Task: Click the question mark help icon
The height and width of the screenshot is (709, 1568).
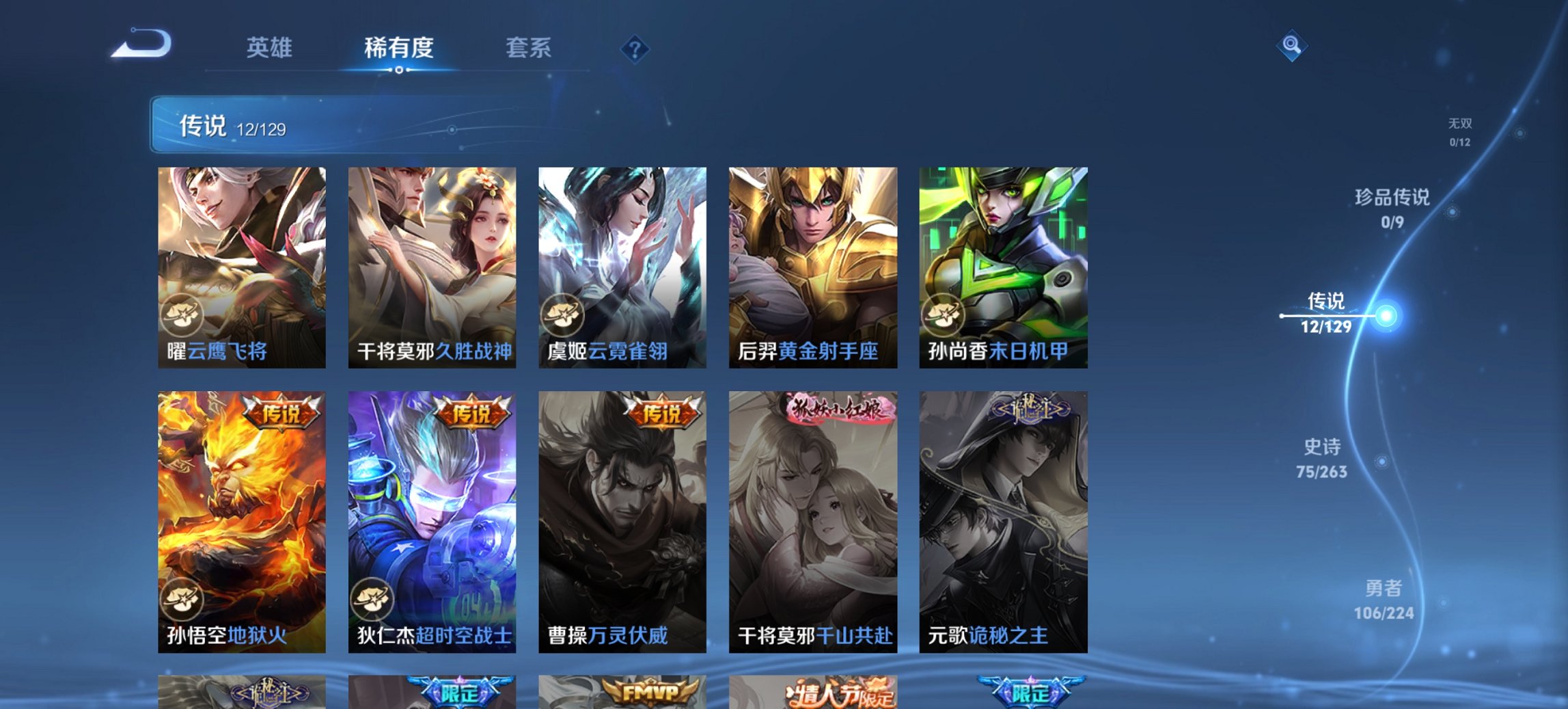Action: click(635, 49)
